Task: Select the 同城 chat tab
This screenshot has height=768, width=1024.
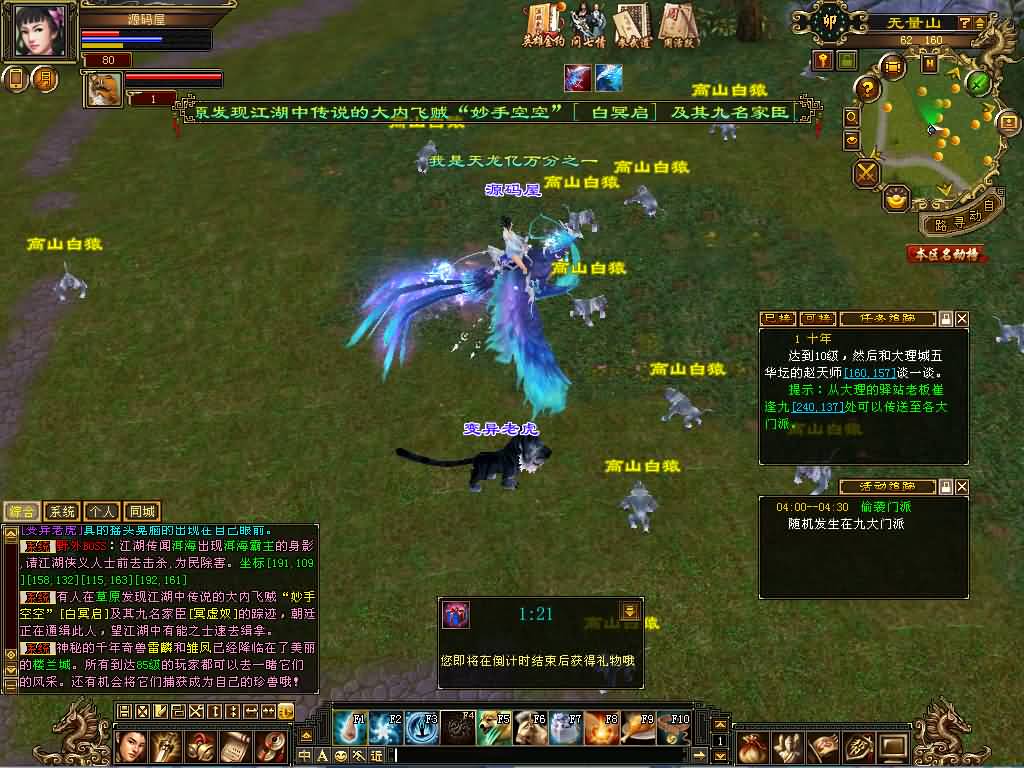Action: (x=143, y=512)
